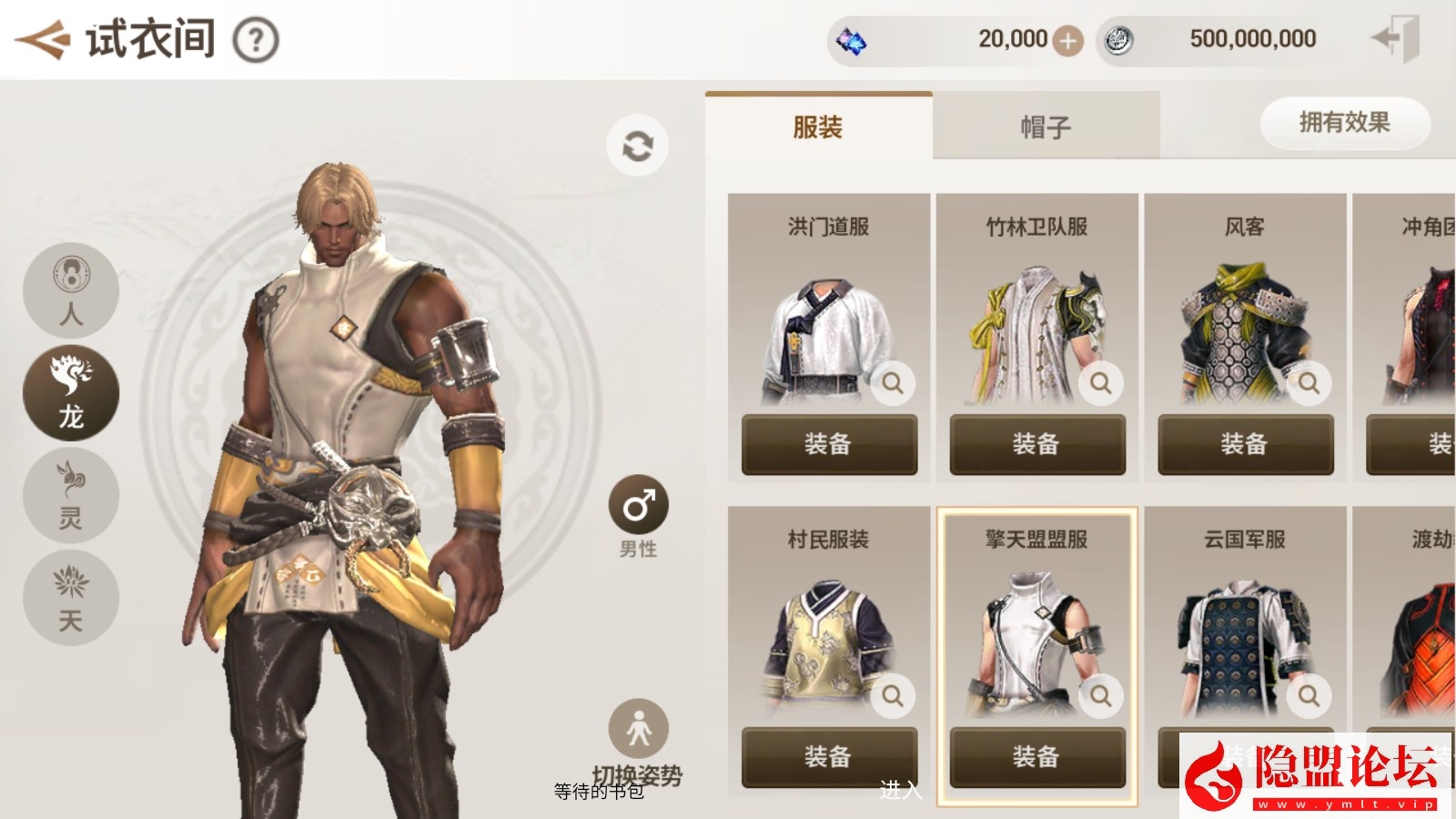Equip 擎天盟盟服 via its 装备 button
The height and width of the screenshot is (819, 1456).
coord(1037,756)
